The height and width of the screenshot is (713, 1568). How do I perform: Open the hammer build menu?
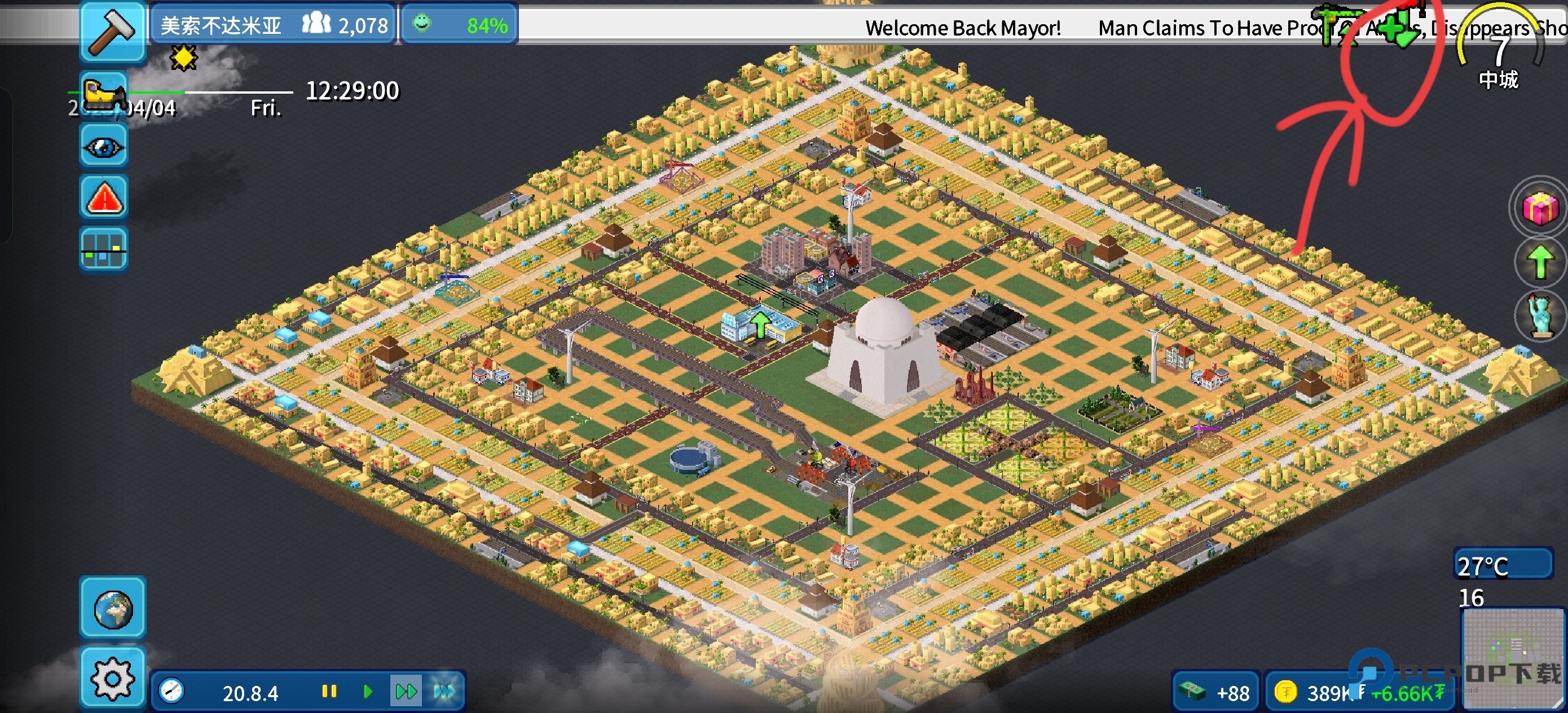(x=113, y=30)
